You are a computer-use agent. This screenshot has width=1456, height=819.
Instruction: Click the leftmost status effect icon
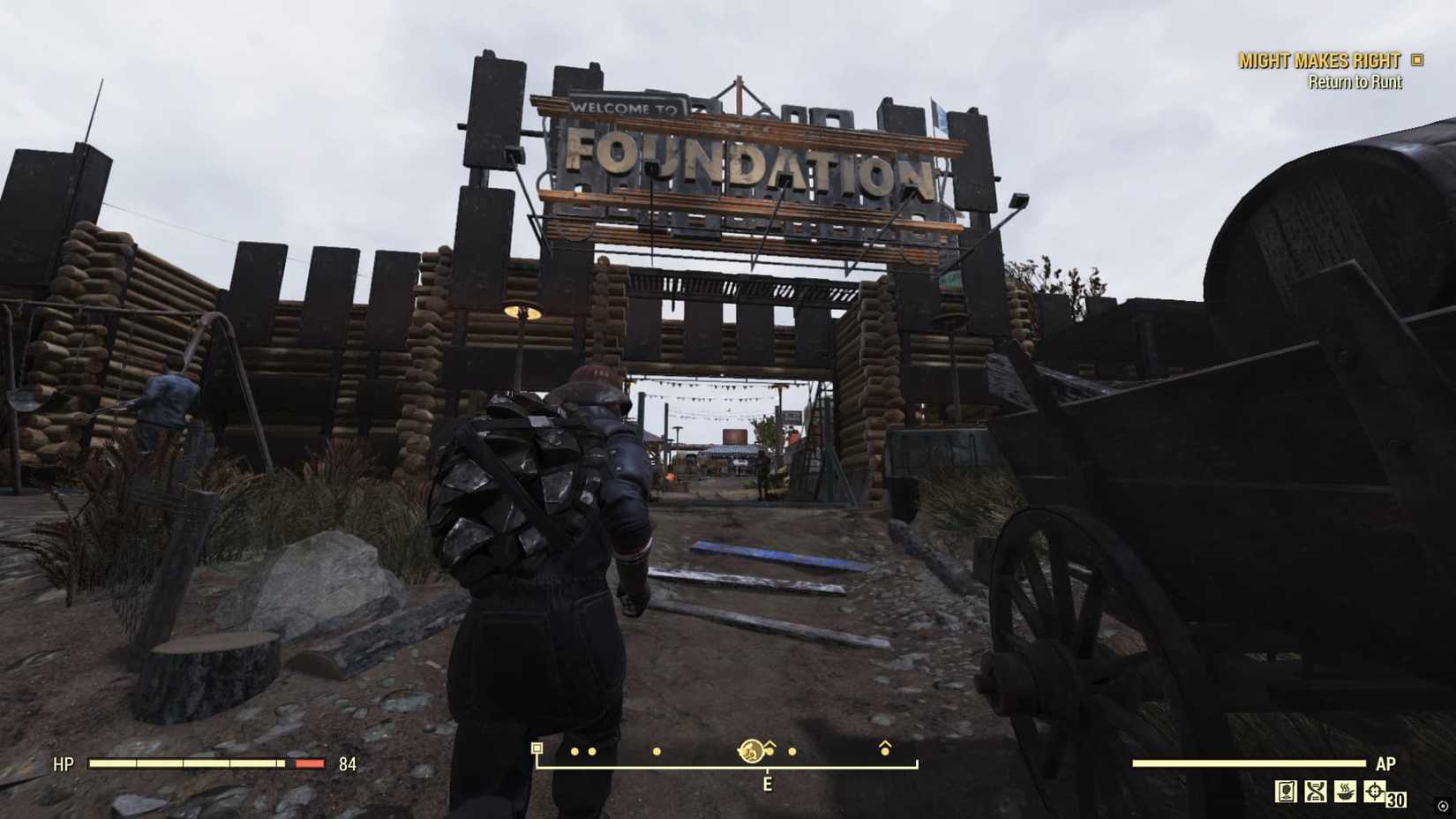[x=1286, y=791]
